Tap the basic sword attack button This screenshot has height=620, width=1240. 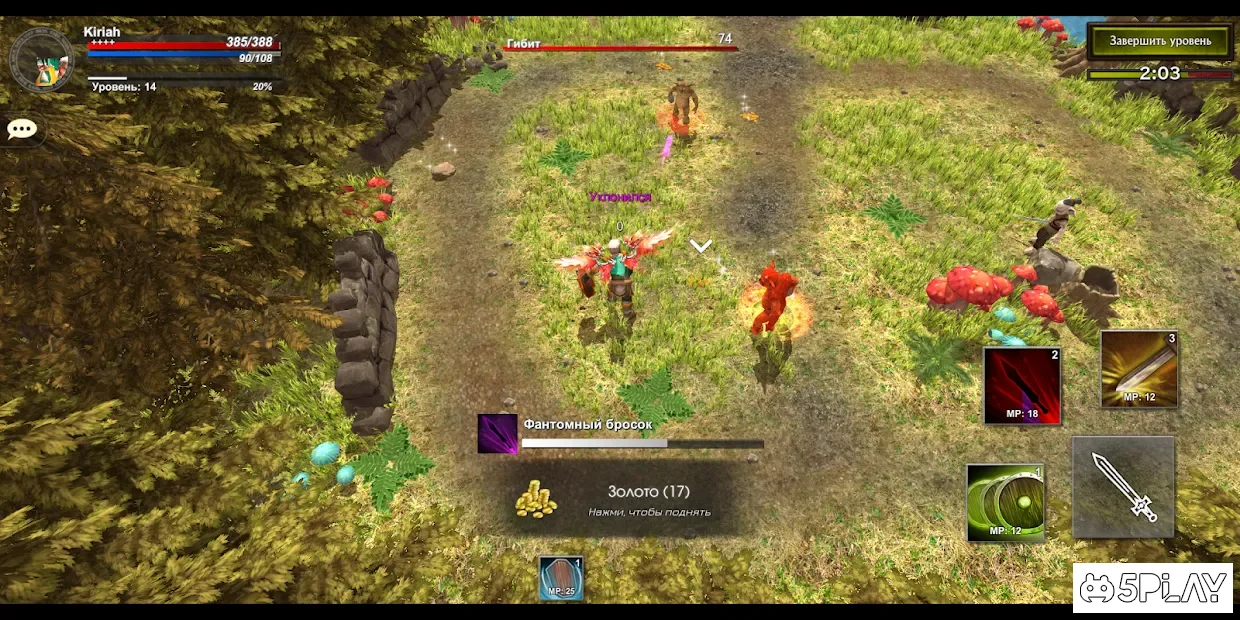click(x=1123, y=487)
